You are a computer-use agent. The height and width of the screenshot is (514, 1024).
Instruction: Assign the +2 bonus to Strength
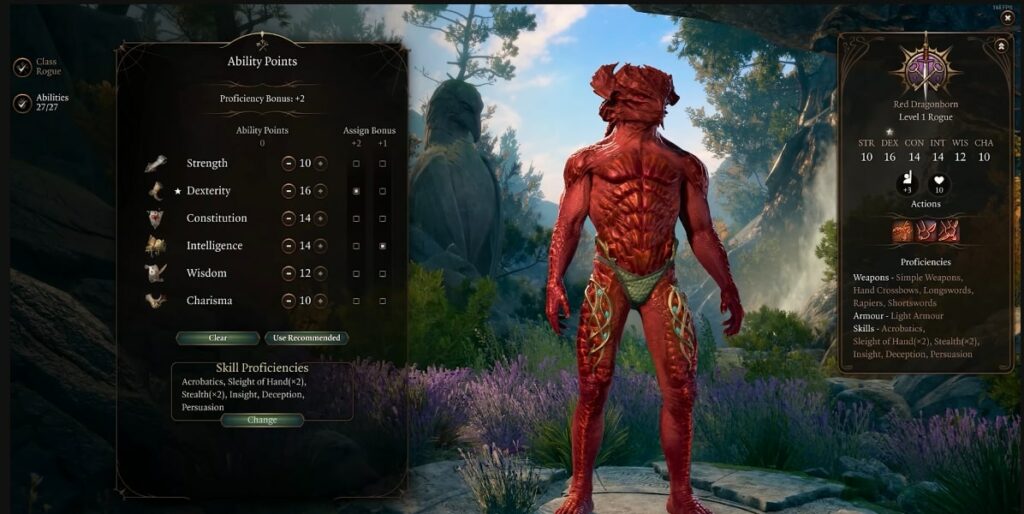pyautogui.click(x=356, y=163)
